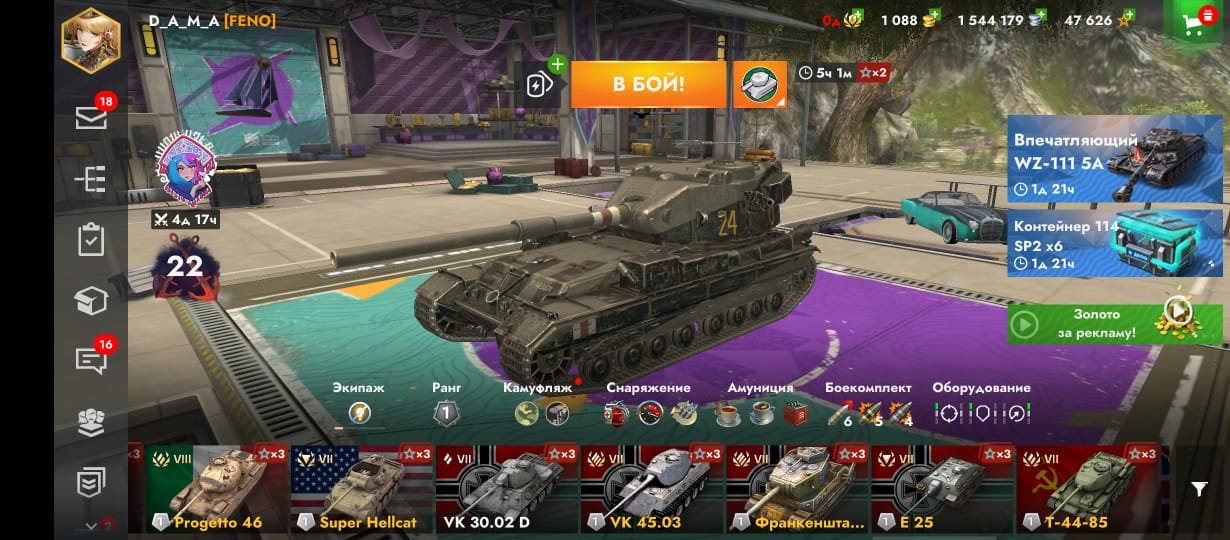Select the Progetto 46 tank
The height and width of the screenshot is (540, 1230).
(217, 488)
